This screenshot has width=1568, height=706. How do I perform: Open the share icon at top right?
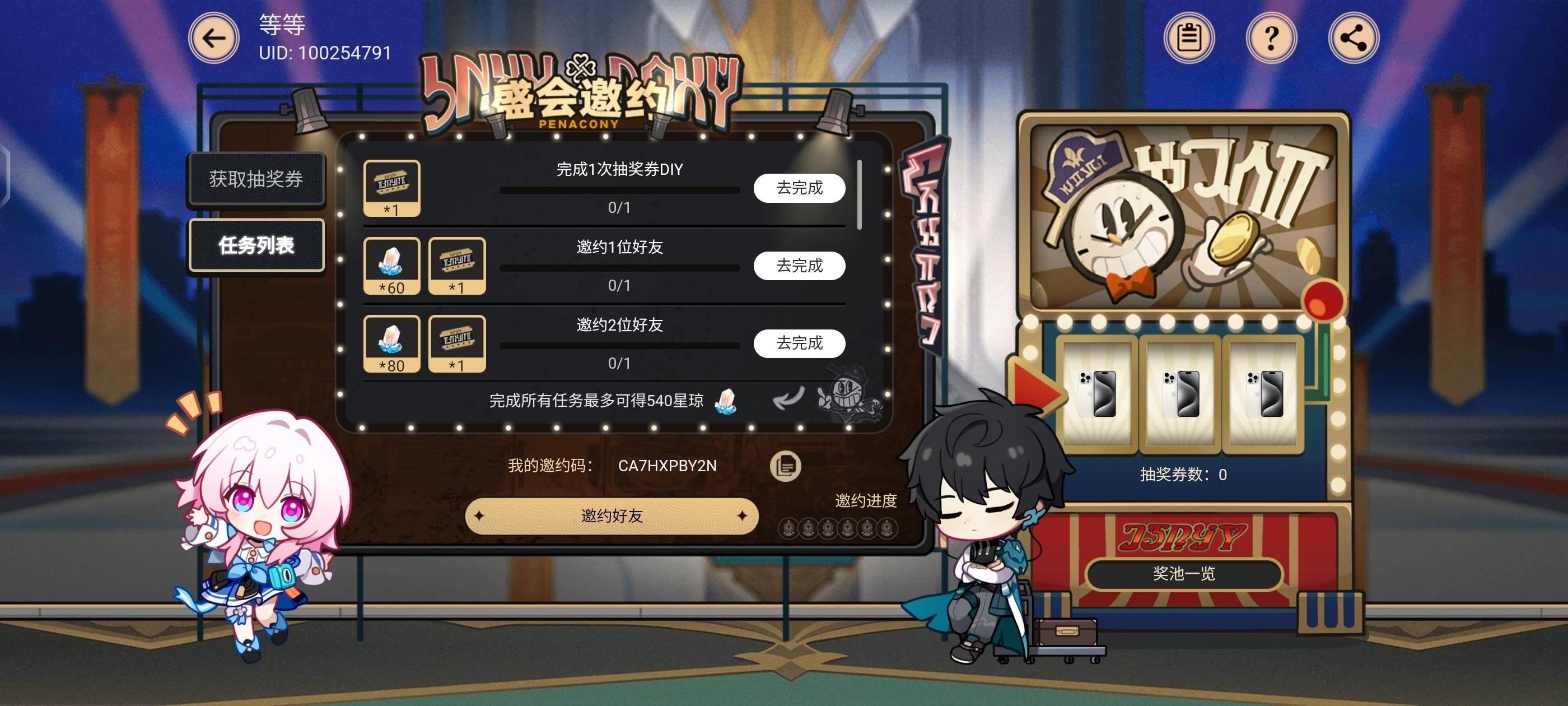click(x=1352, y=38)
